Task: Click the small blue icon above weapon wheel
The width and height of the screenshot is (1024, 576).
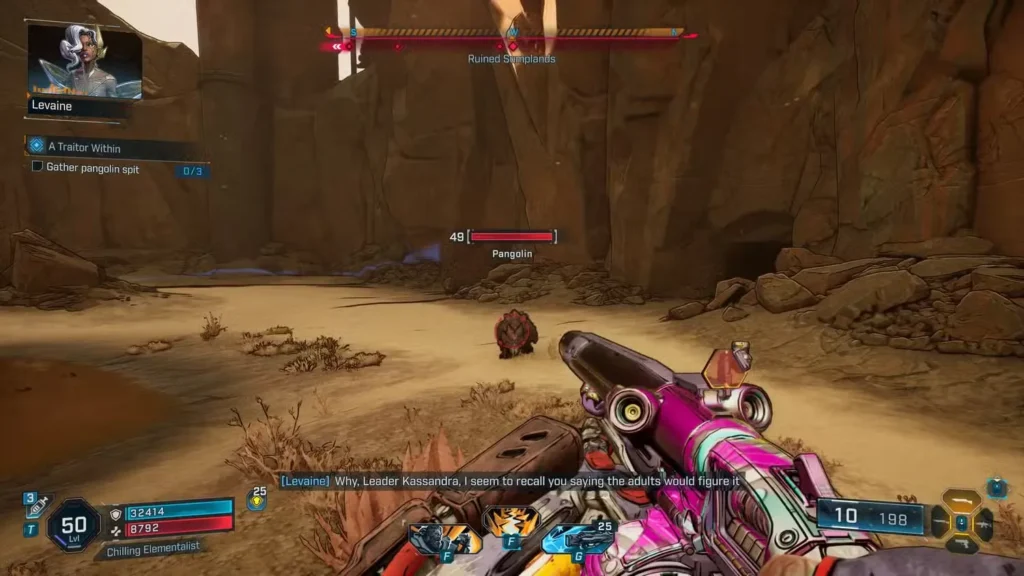Action: pos(997,488)
